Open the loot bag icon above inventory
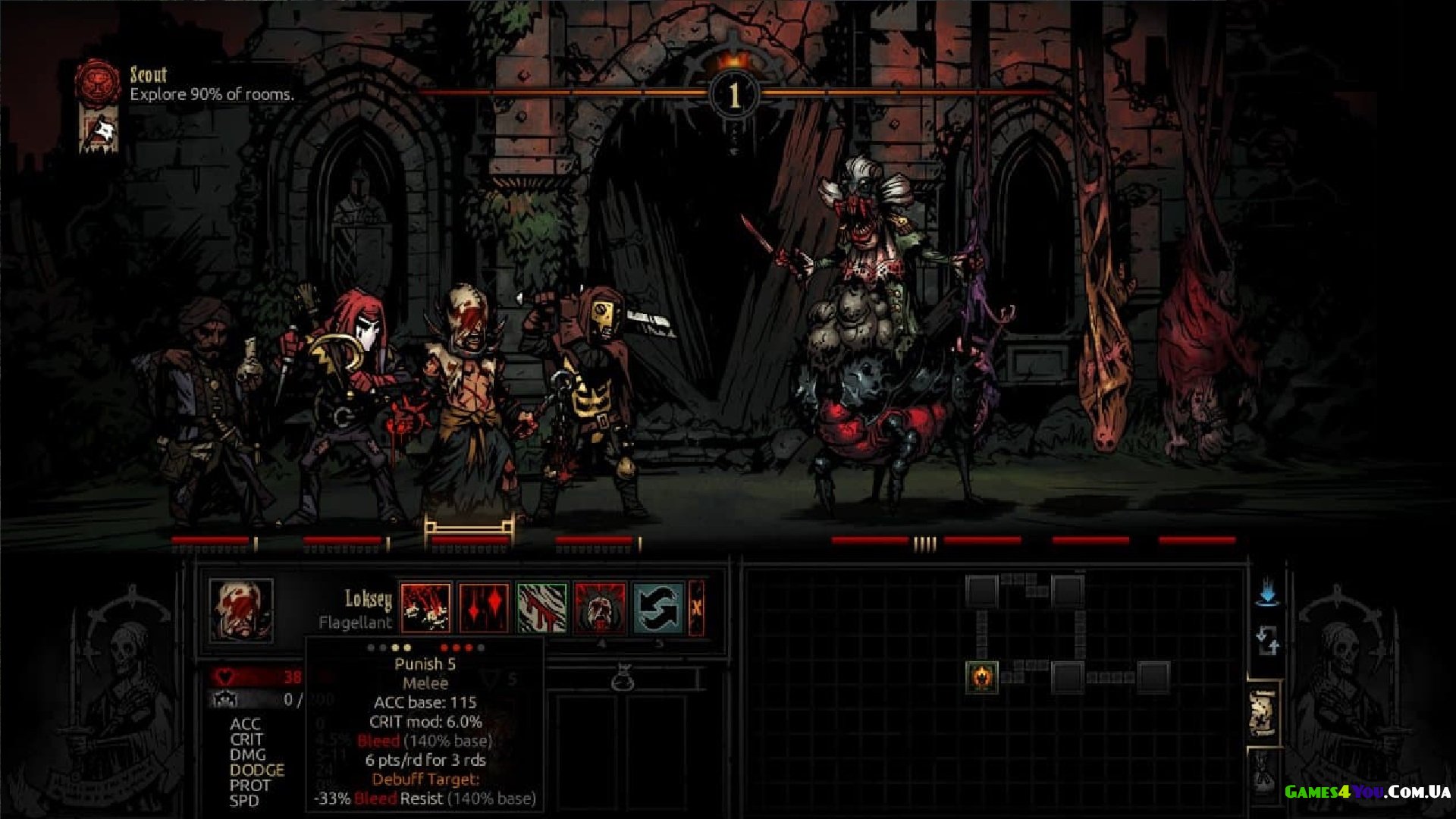The width and height of the screenshot is (1456, 819). pyautogui.click(x=622, y=676)
